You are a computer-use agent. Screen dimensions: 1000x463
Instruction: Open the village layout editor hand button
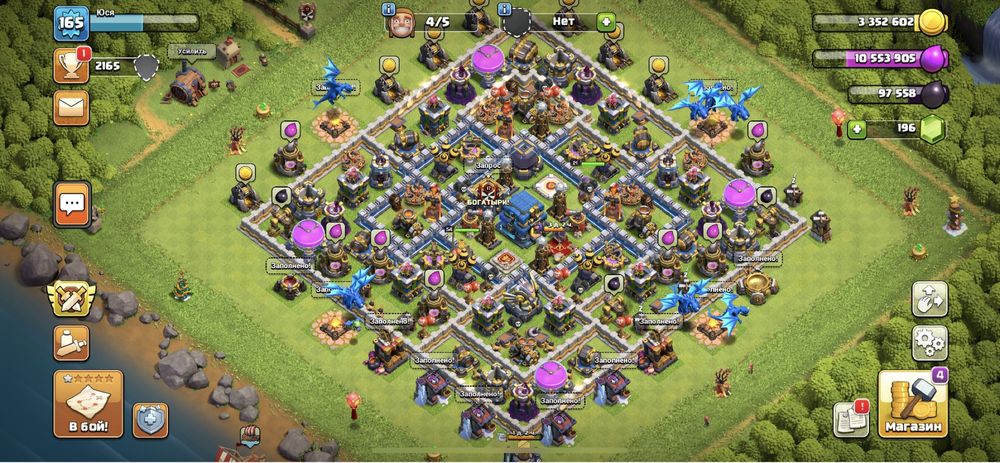[x=929, y=299]
